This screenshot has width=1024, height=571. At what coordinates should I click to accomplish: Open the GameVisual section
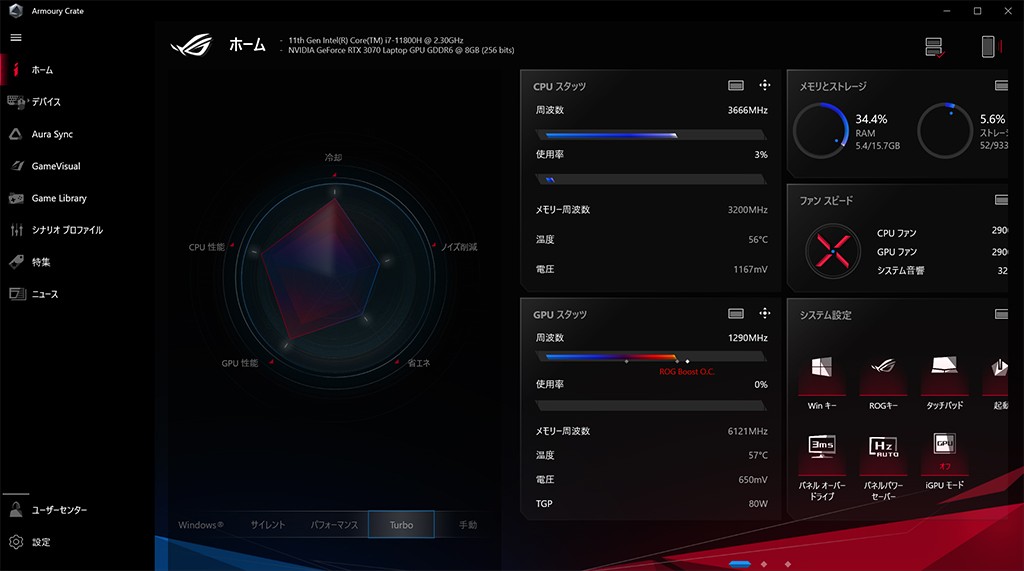tap(55, 166)
